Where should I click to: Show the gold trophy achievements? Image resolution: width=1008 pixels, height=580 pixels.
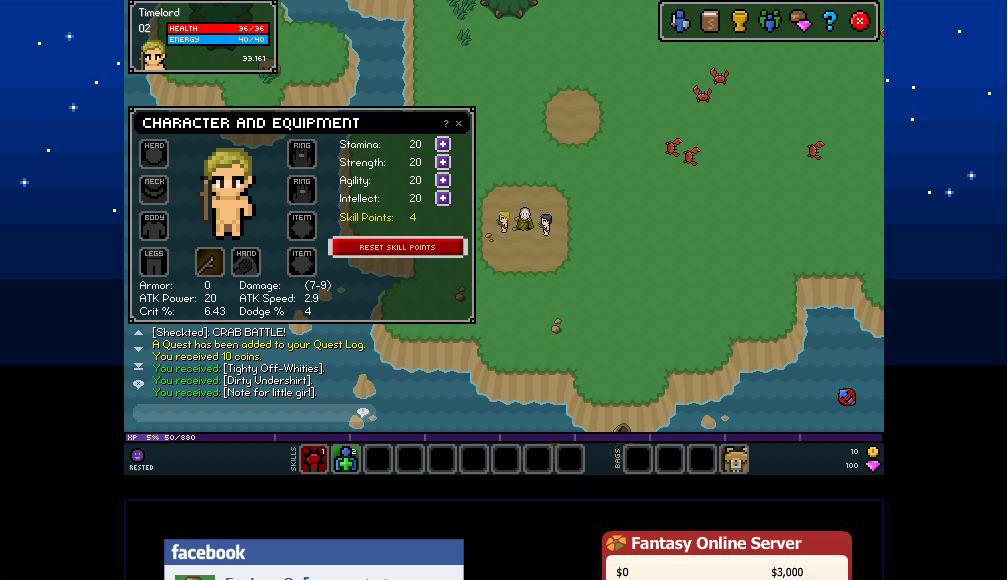pos(740,21)
